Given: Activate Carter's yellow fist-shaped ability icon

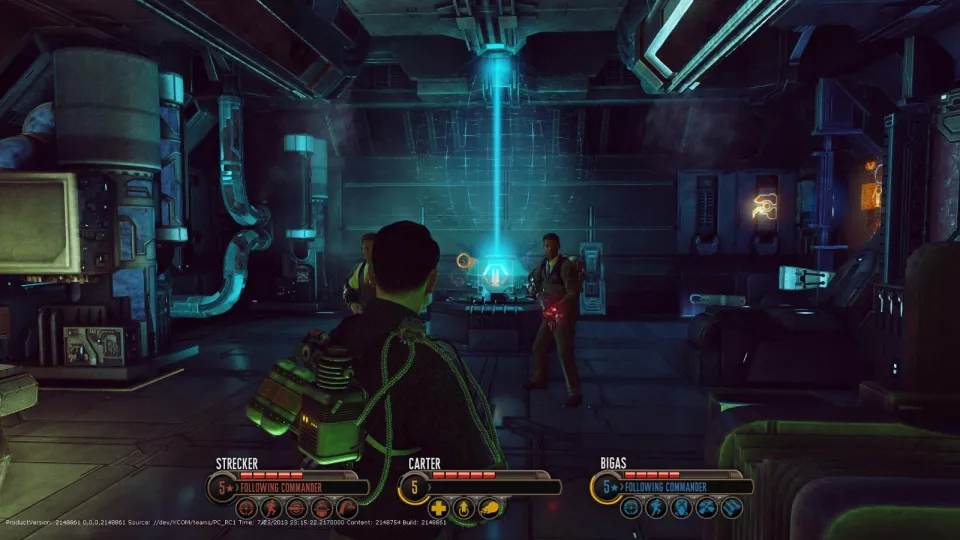Looking at the screenshot, I should (x=488, y=507).
